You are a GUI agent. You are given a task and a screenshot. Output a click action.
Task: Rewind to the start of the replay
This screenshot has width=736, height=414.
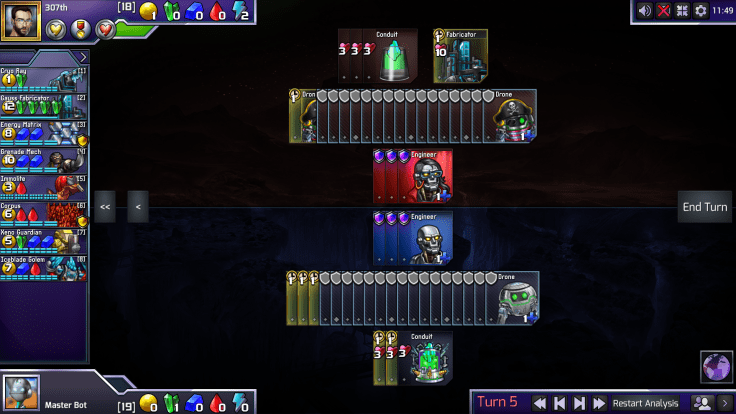539,403
